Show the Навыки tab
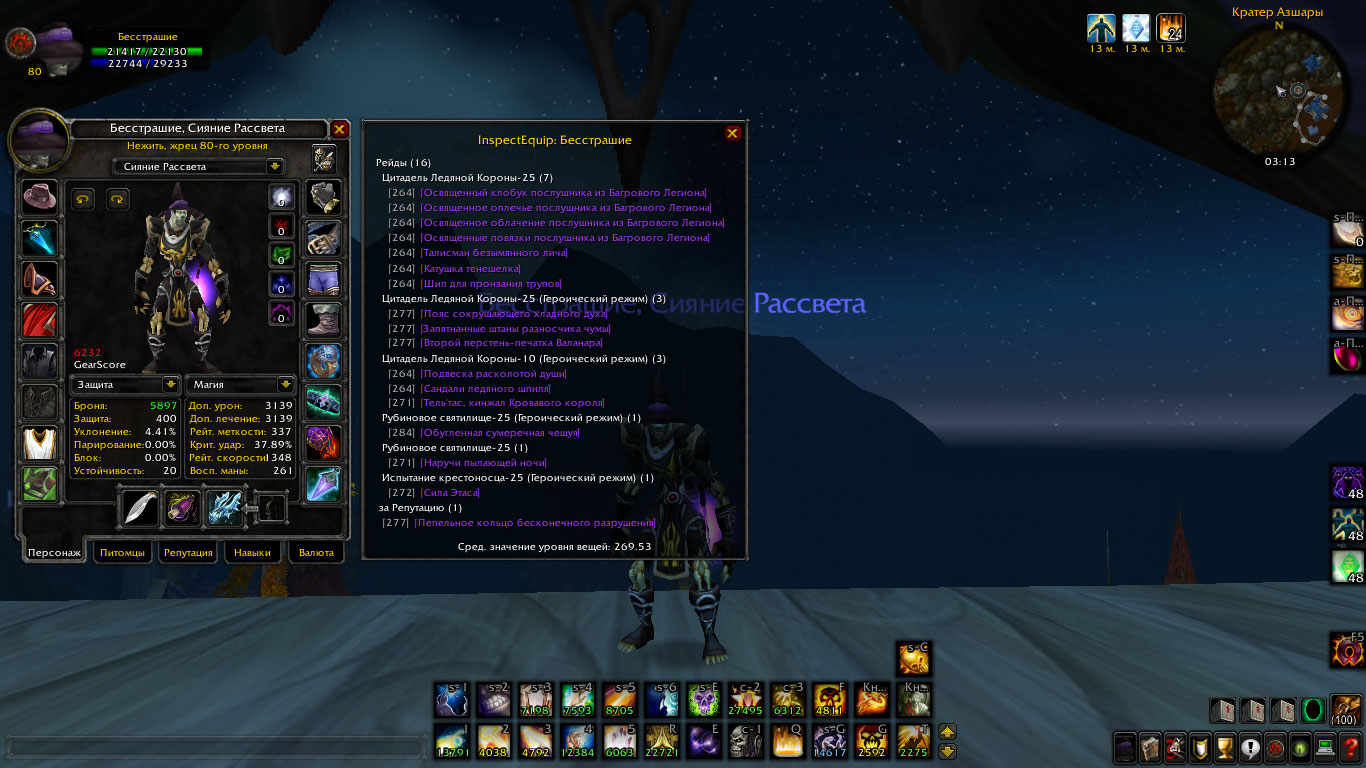 click(252, 552)
